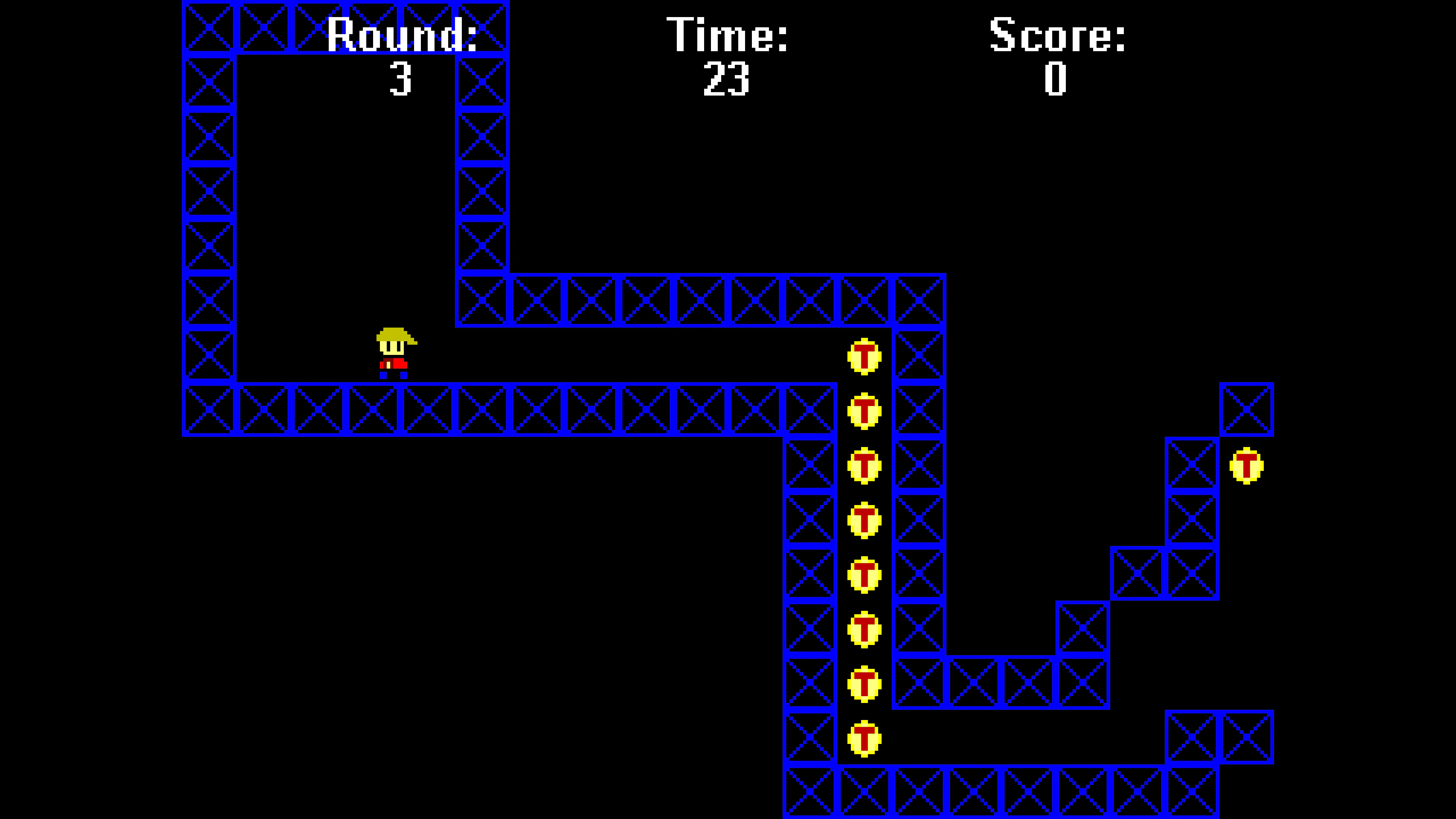
Task: Click the Round label in the HUD
Action: click(x=403, y=34)
